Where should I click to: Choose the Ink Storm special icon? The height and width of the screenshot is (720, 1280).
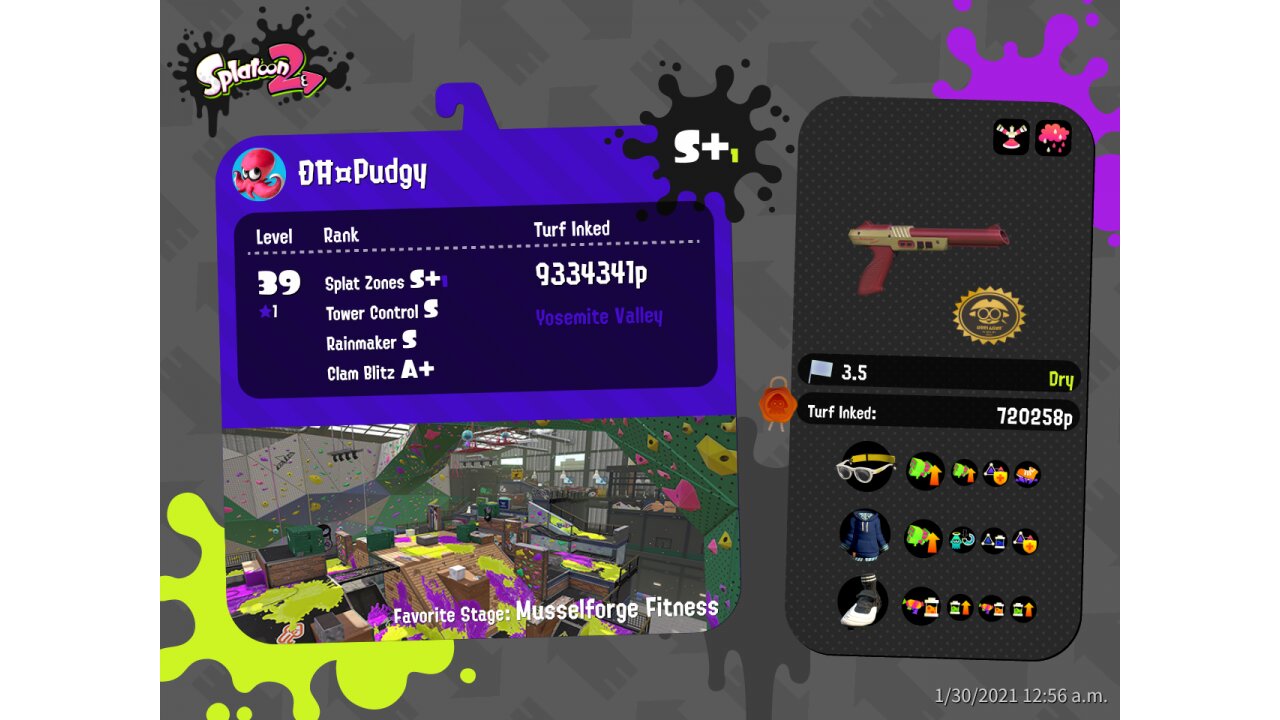tap(1053, 137)
